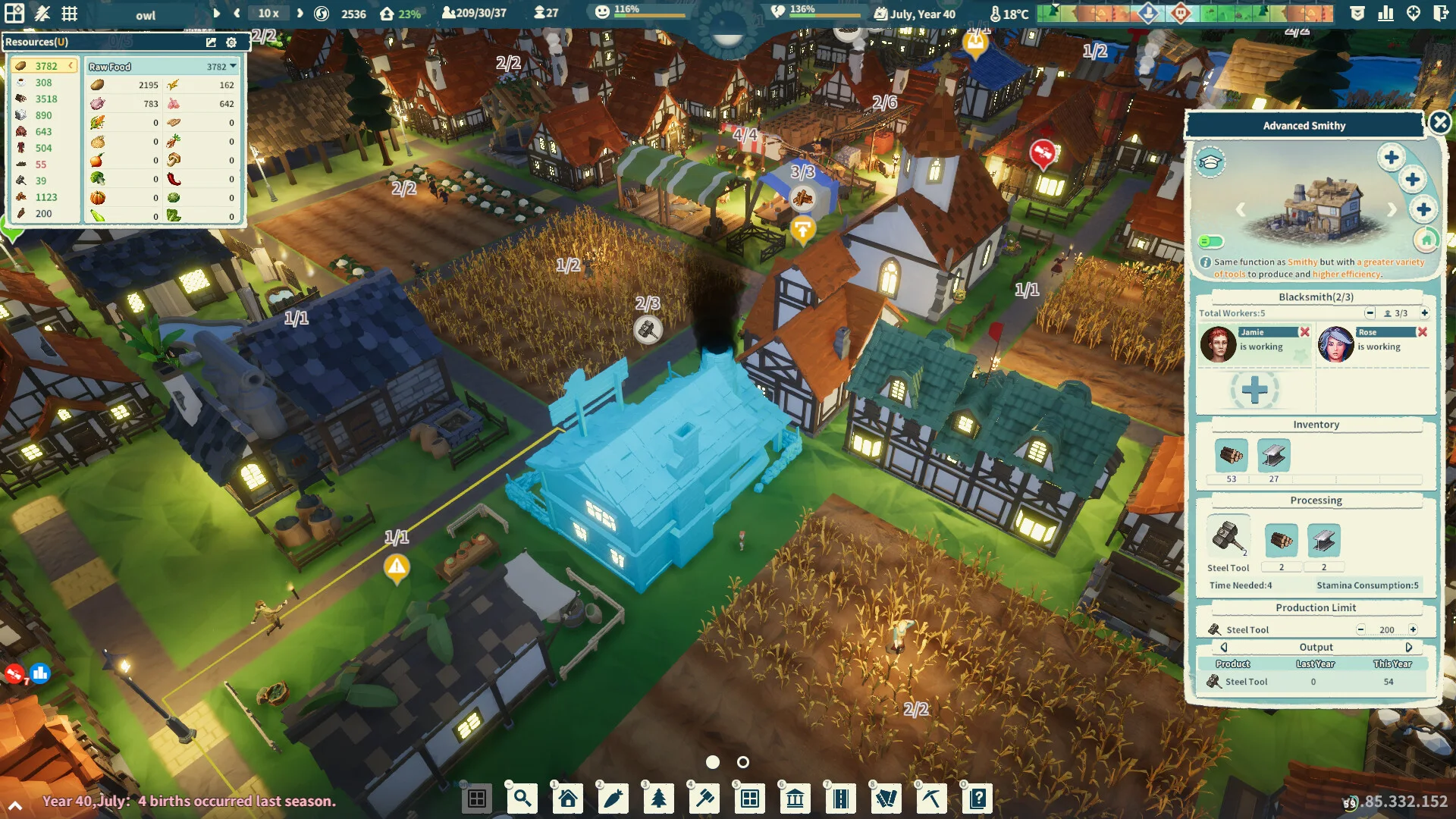Screen dimensions: 1456x819
Task: Click the Output panel right arrow
Action: coord(1410,647)
